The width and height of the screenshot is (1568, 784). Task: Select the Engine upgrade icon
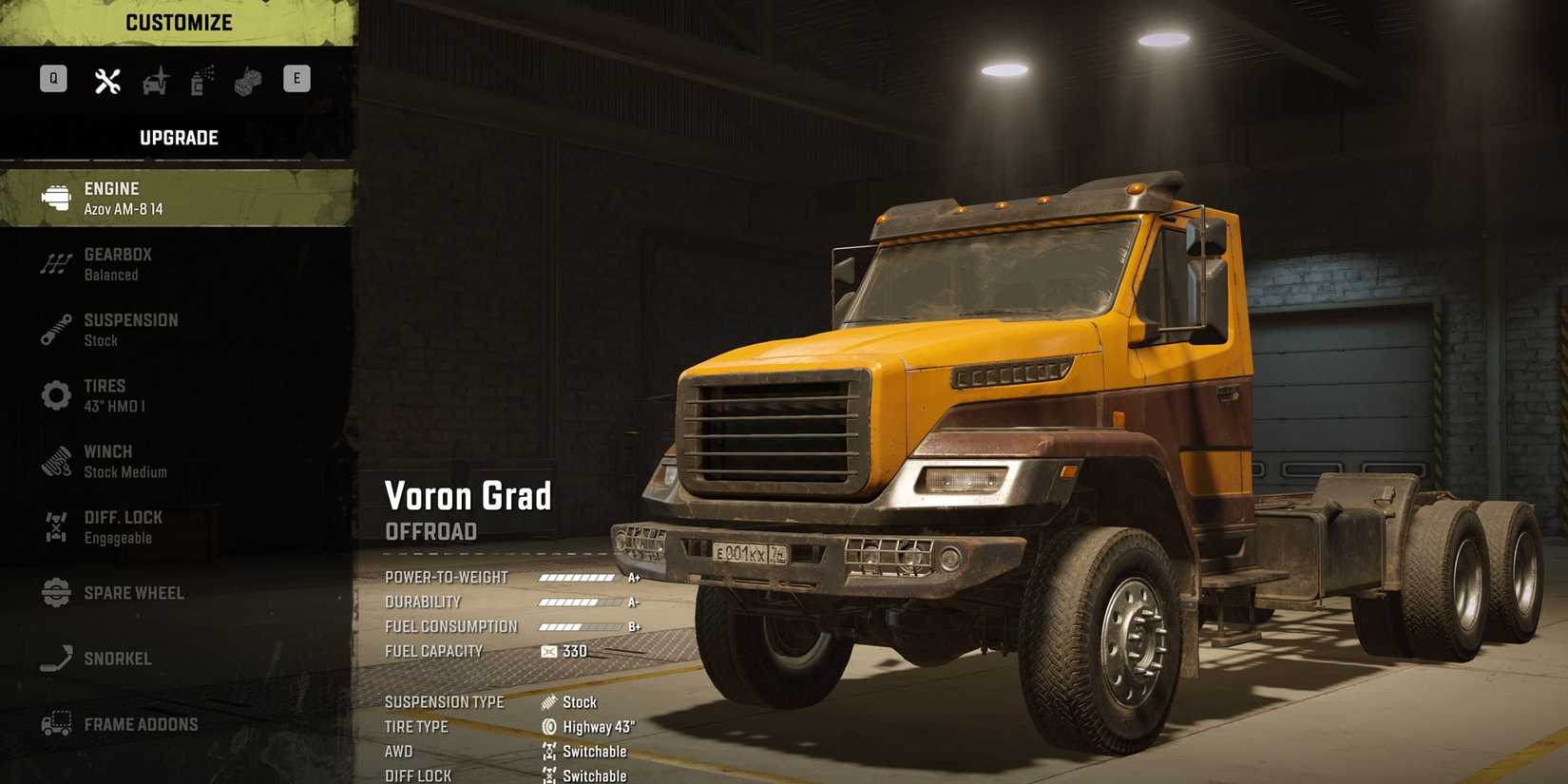pos(54,197)
